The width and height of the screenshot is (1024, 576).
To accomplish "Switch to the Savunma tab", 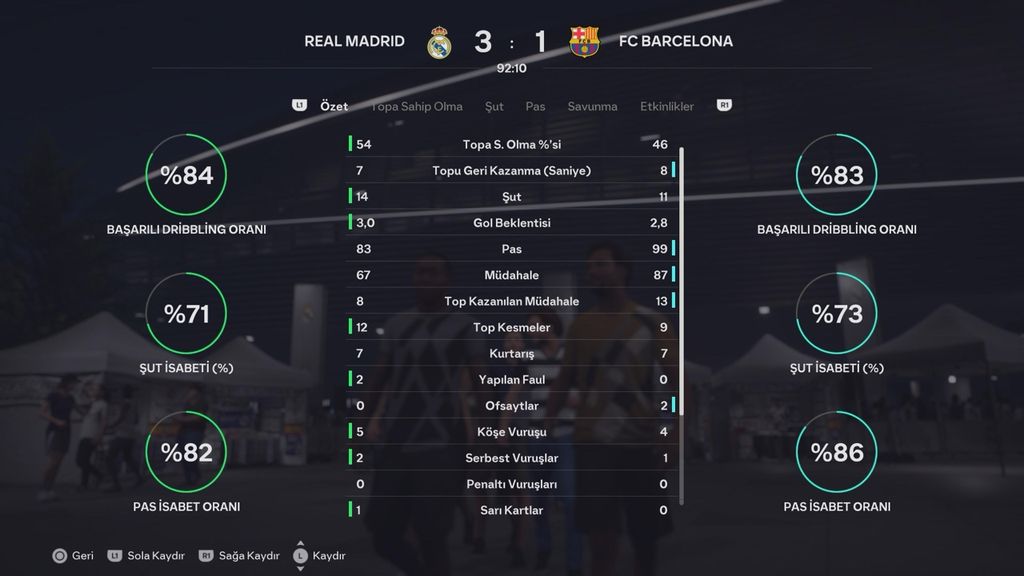I will (592, 106).
